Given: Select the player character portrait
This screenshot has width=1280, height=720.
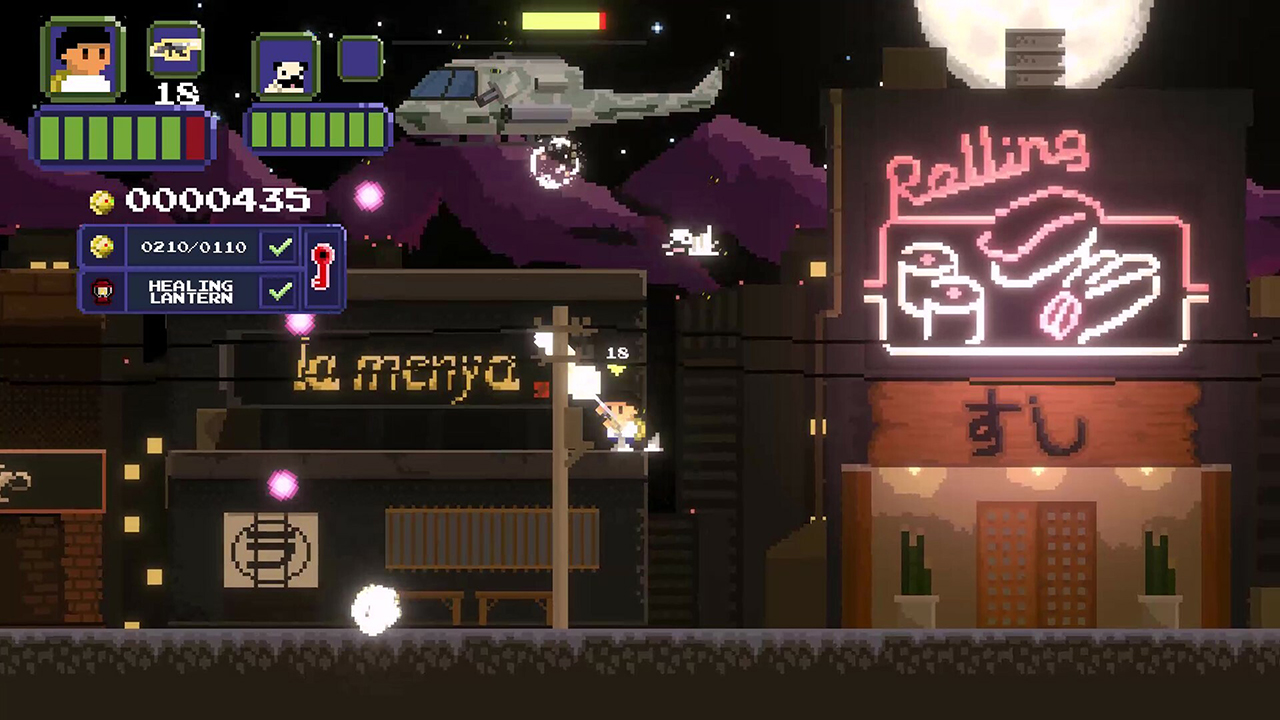Looking at the screenshot, I should coord(83,60).
